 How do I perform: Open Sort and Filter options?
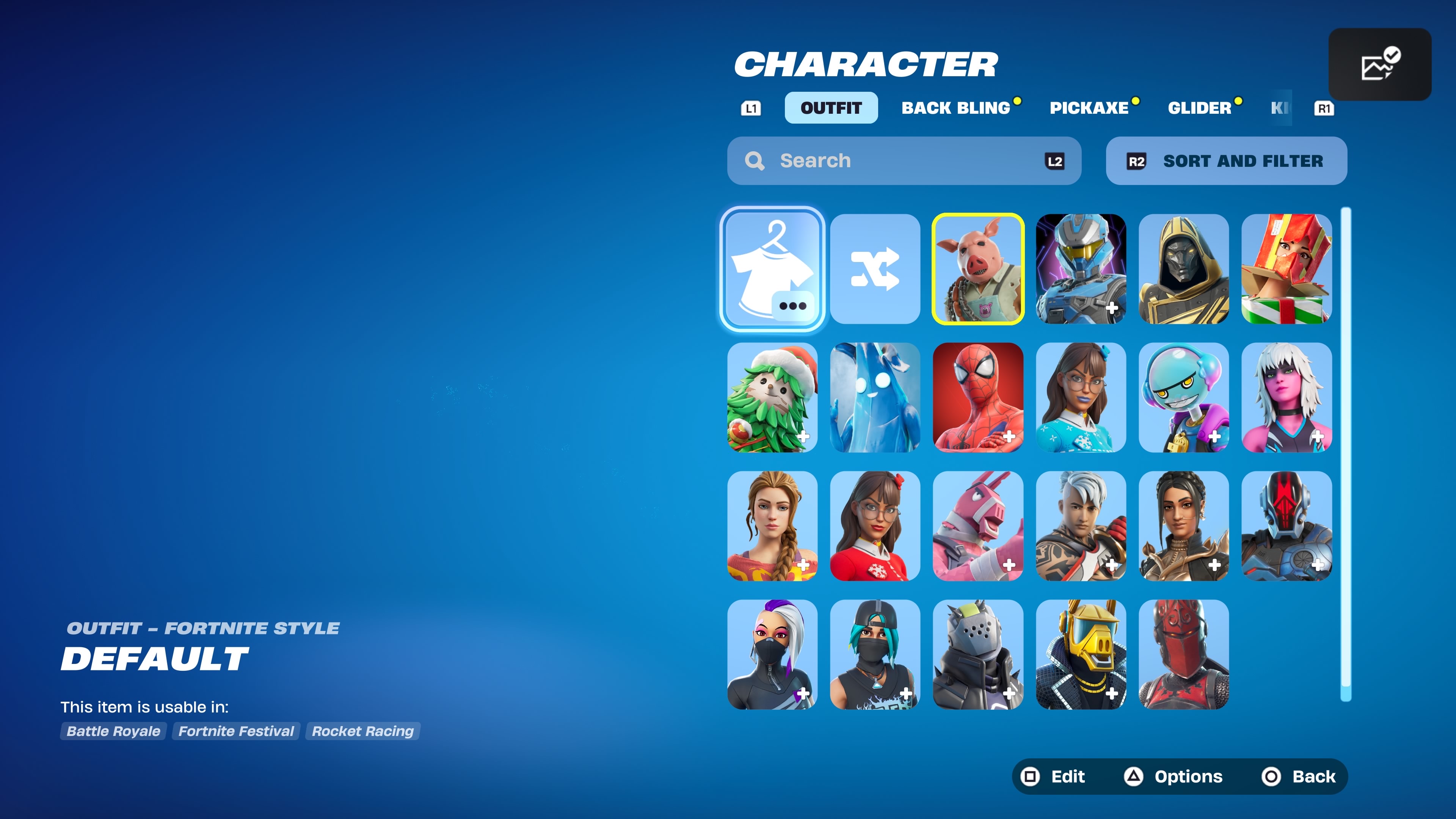click(x=1226, y=161)
